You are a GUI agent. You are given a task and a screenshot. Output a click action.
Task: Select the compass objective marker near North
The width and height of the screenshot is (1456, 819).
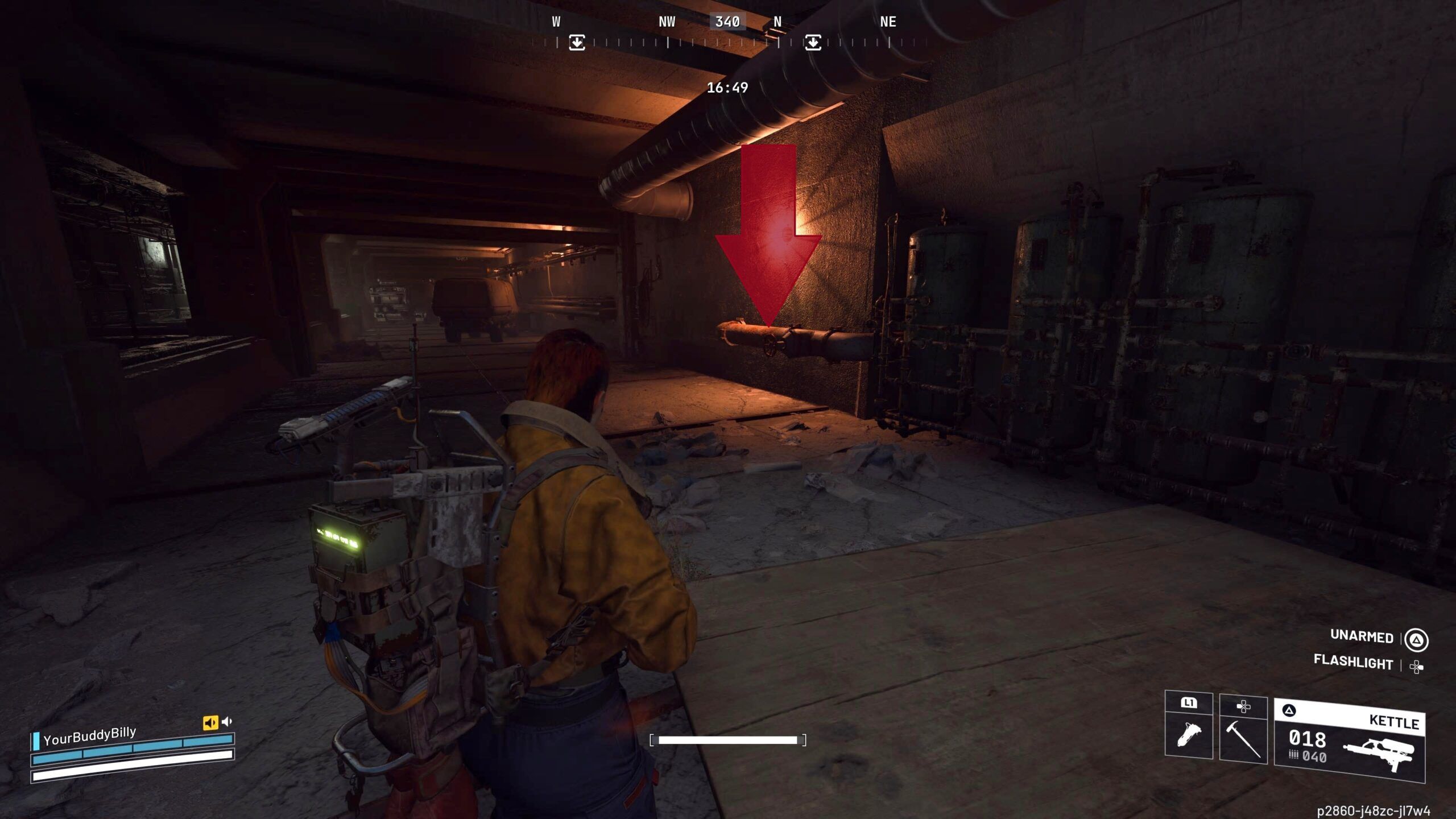[813, 43]
